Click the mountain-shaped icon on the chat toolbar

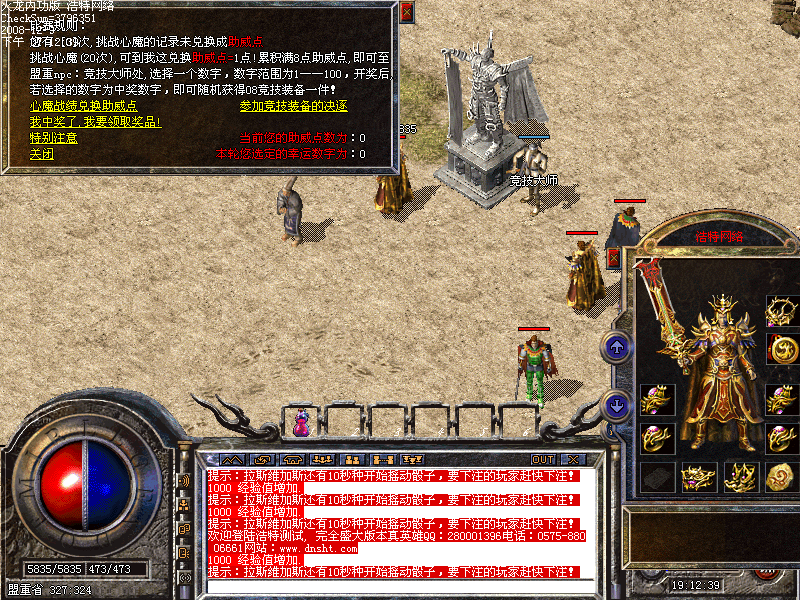(x=234, y=459)
